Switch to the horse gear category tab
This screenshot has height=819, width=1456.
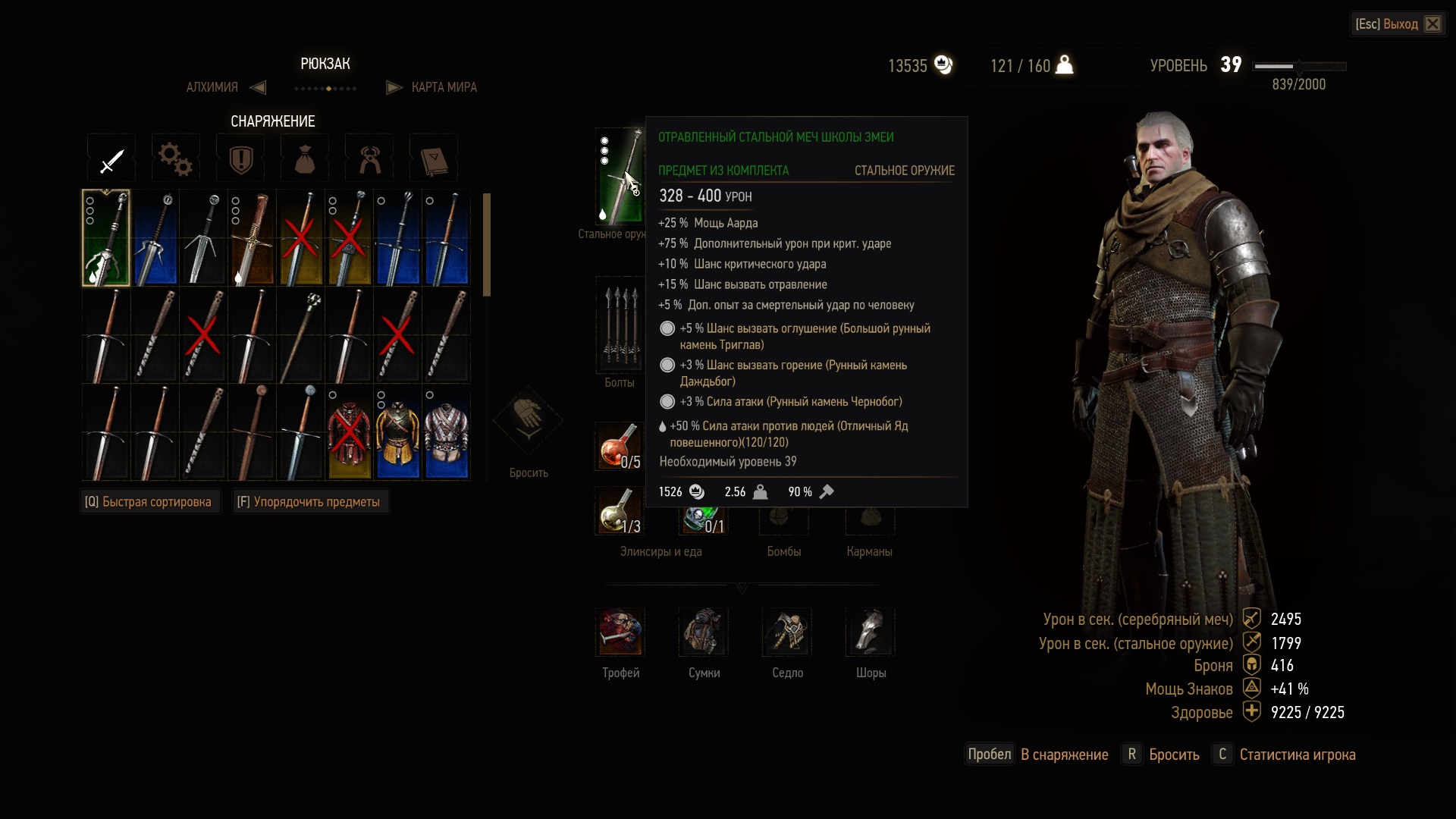[369, 159]
